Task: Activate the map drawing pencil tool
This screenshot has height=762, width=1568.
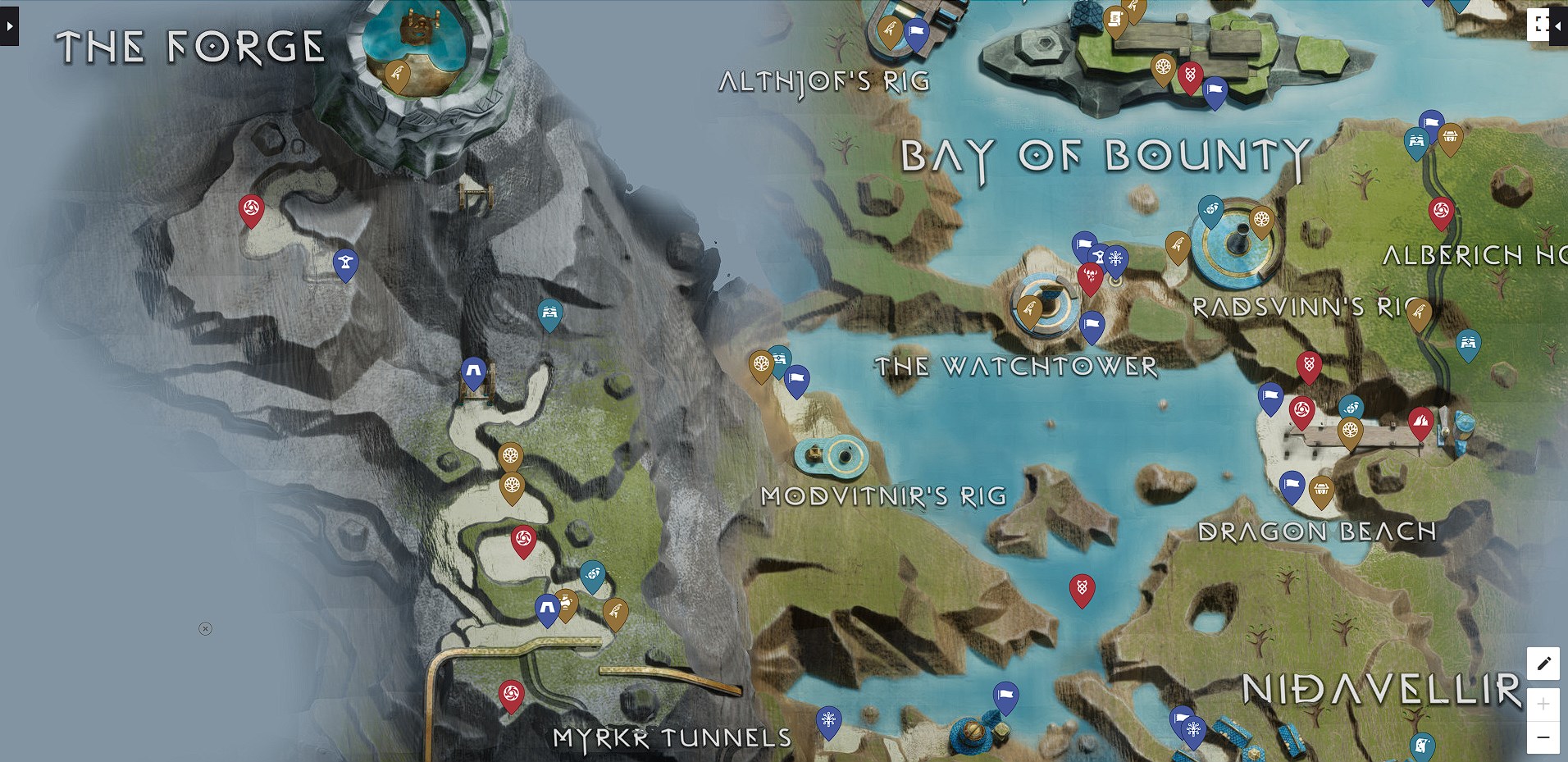Action: click(1545, 663)
